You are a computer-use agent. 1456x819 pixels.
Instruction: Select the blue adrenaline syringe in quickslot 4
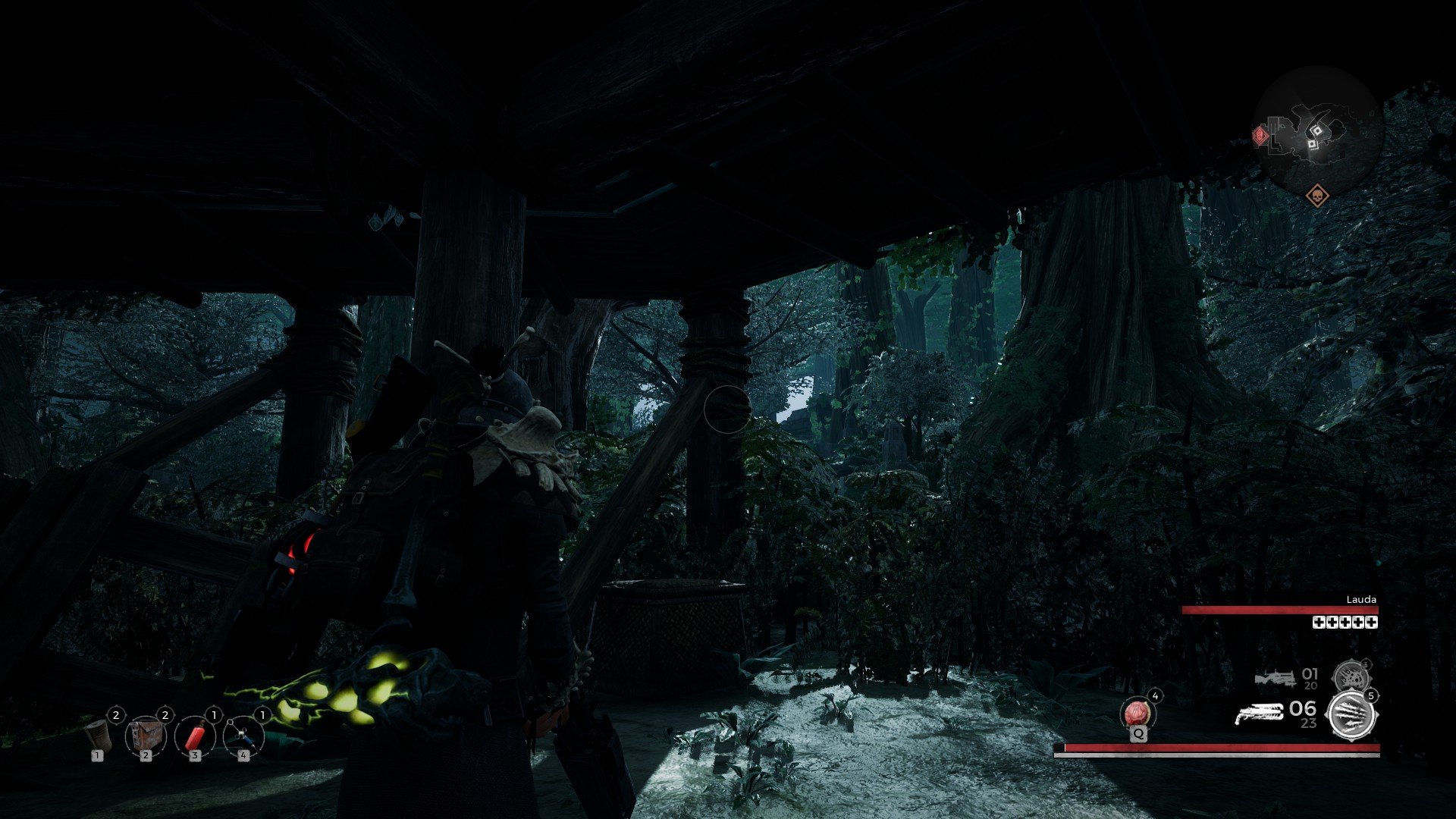coord(244,738)
